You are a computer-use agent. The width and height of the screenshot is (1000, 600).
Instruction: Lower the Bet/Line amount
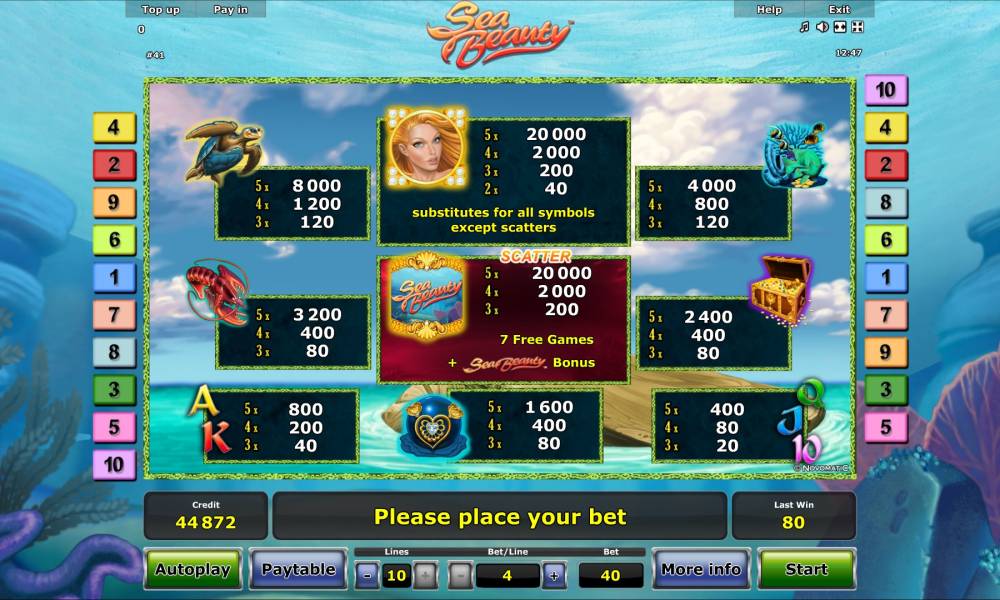tap(460, 575)
